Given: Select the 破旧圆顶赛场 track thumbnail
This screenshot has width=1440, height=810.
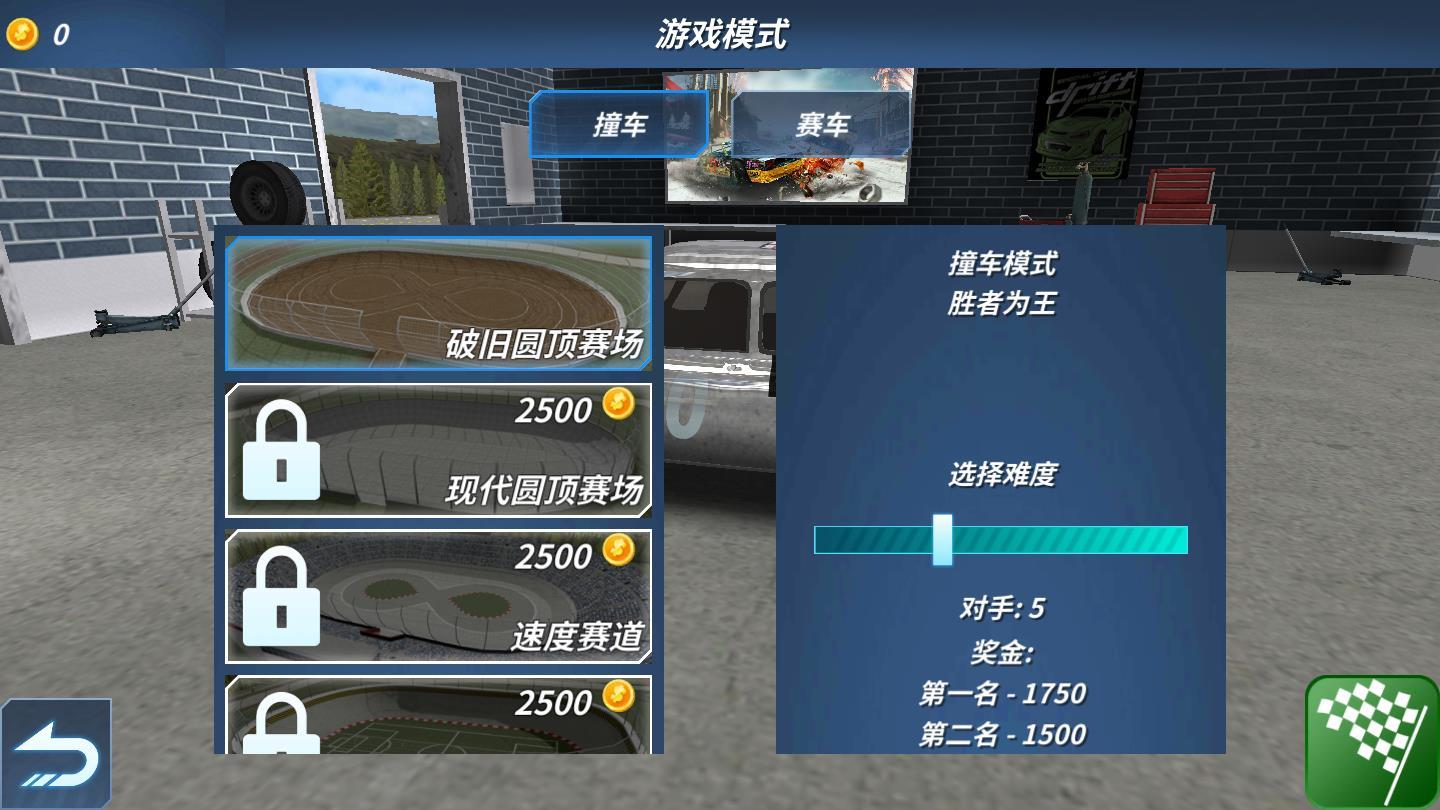Looking at the screenshot, I should (x=440, y=303).
